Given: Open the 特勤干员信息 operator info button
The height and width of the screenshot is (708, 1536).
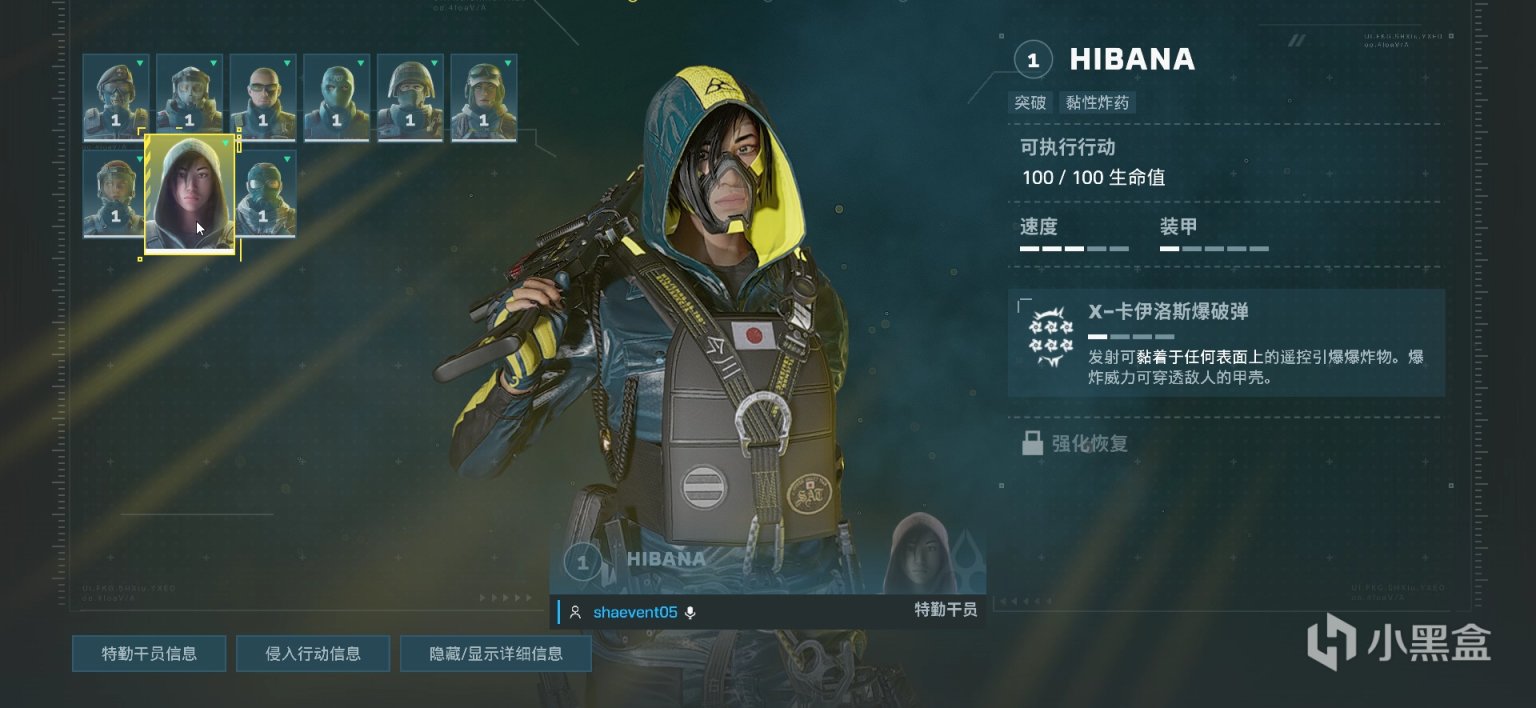Looking at the screenshot, I should coord(149,654).
